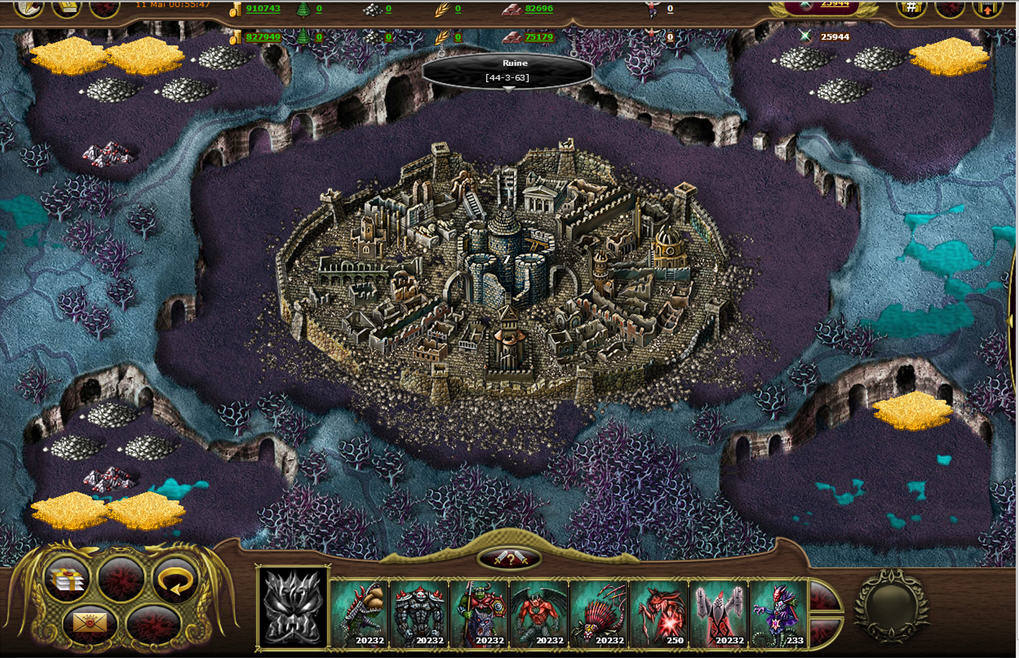Image resolution: width=1019 pixels, height=658 pixels.
Task: Click the upper red unit-bar scroll button
Action: 822,598
